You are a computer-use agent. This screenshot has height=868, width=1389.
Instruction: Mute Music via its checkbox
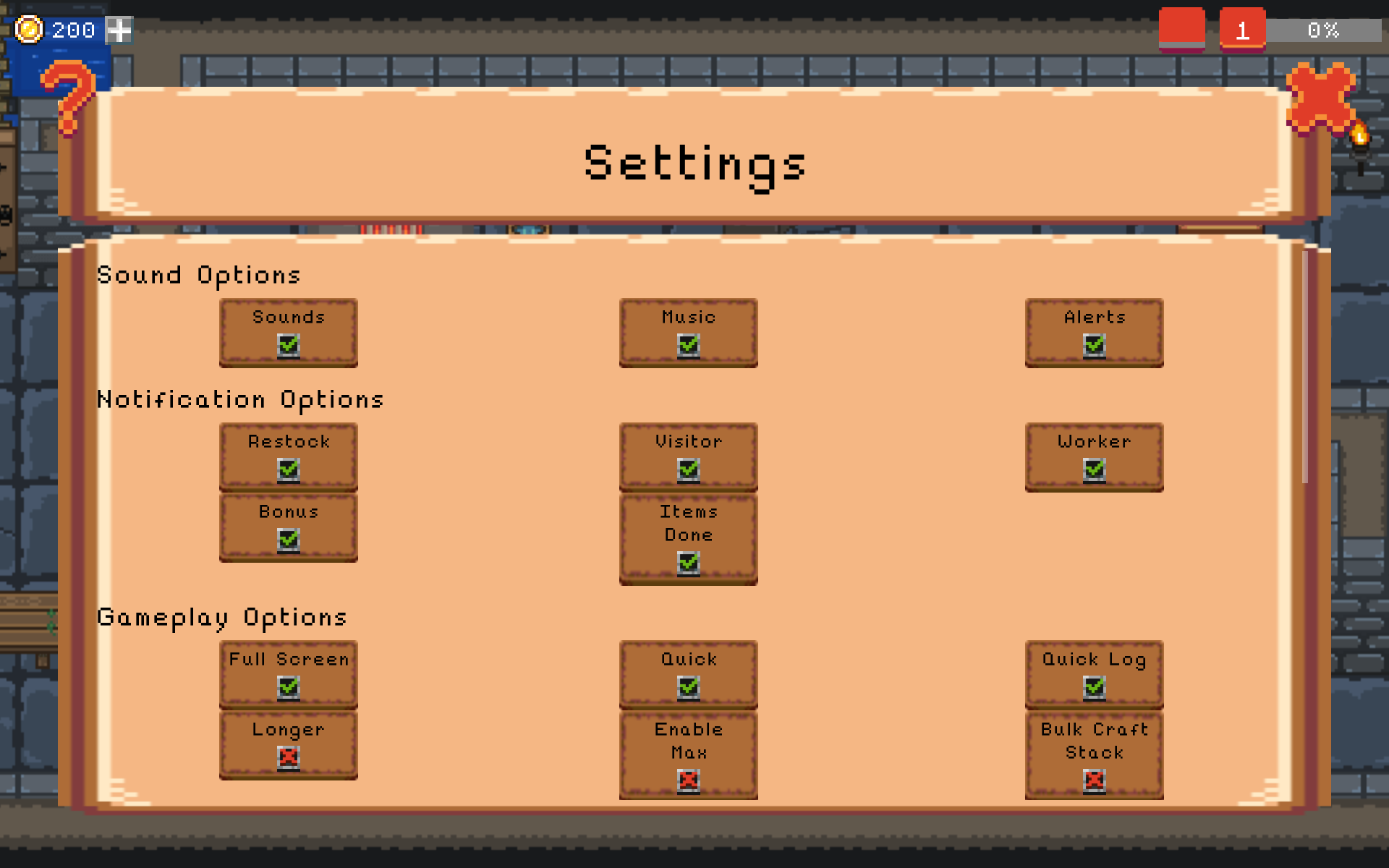[x=688, y=346]
